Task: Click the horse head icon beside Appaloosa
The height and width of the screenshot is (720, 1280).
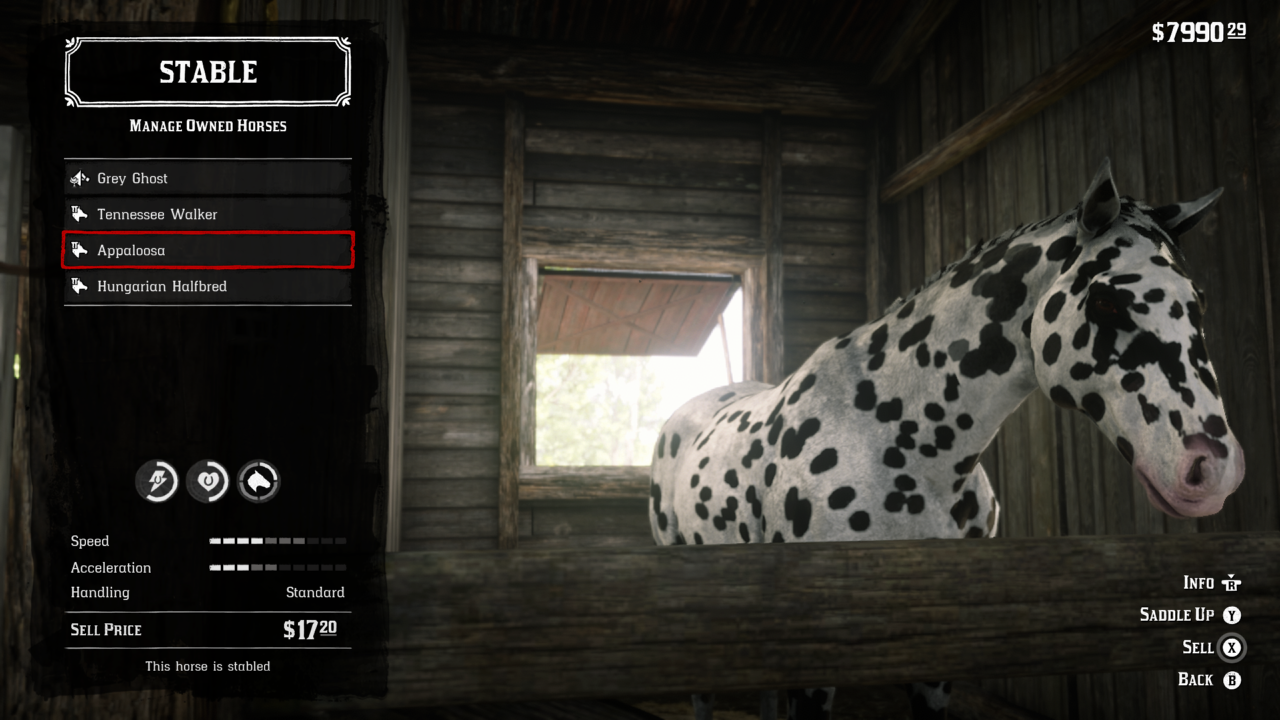Action: pos(79,250)
